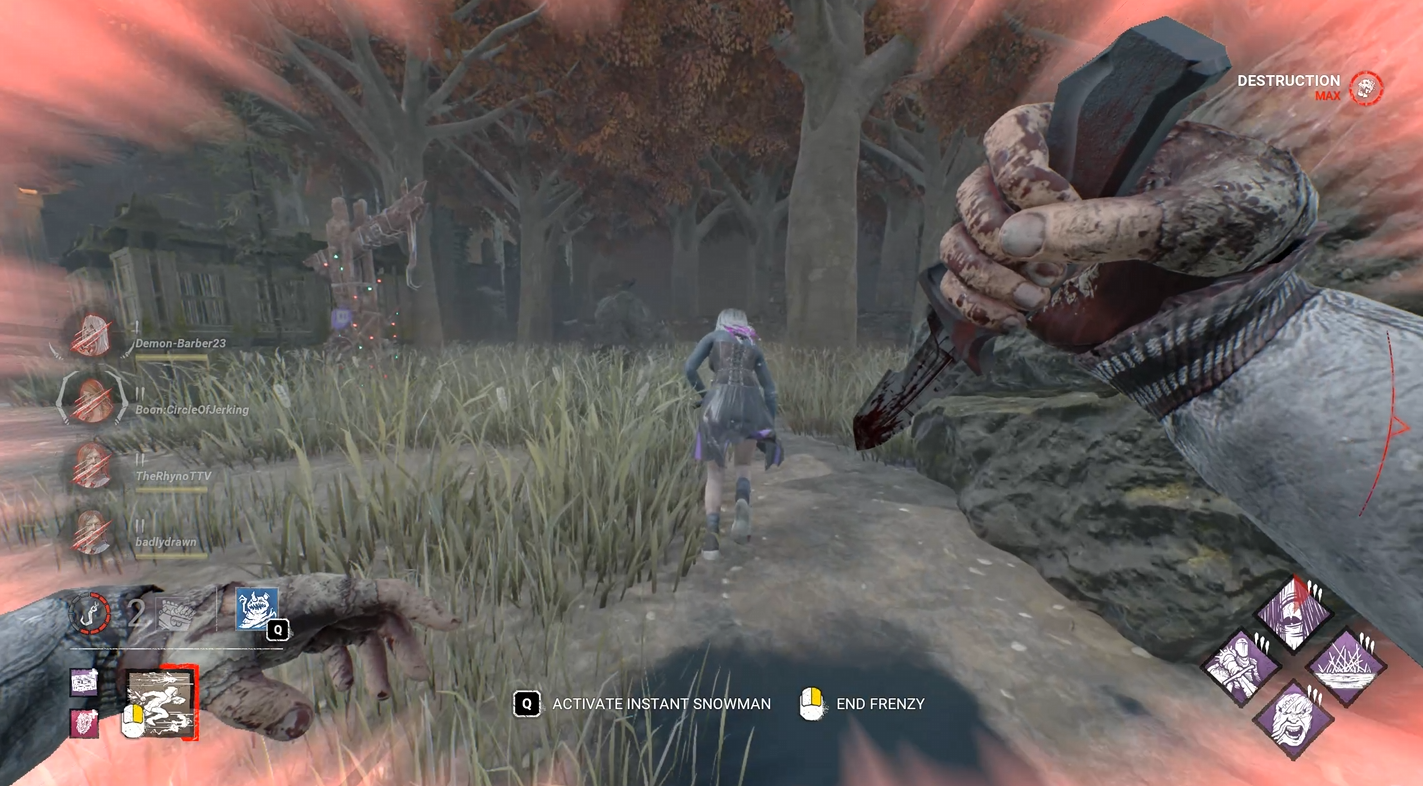Select the club-wielding figure perk
Screen dimensions: 1423x786
[1241, 665]
